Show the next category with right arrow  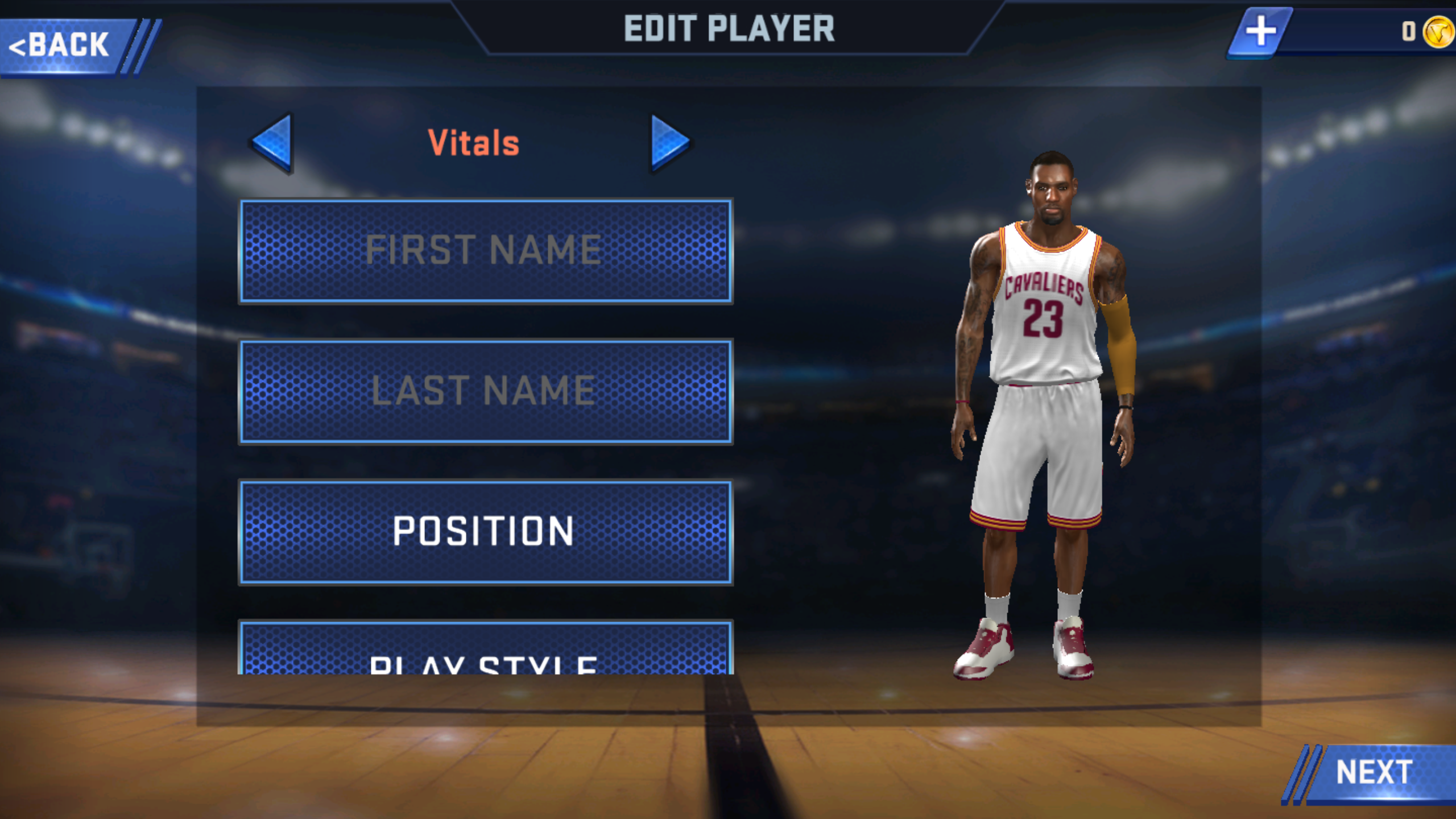pos(670,142)
